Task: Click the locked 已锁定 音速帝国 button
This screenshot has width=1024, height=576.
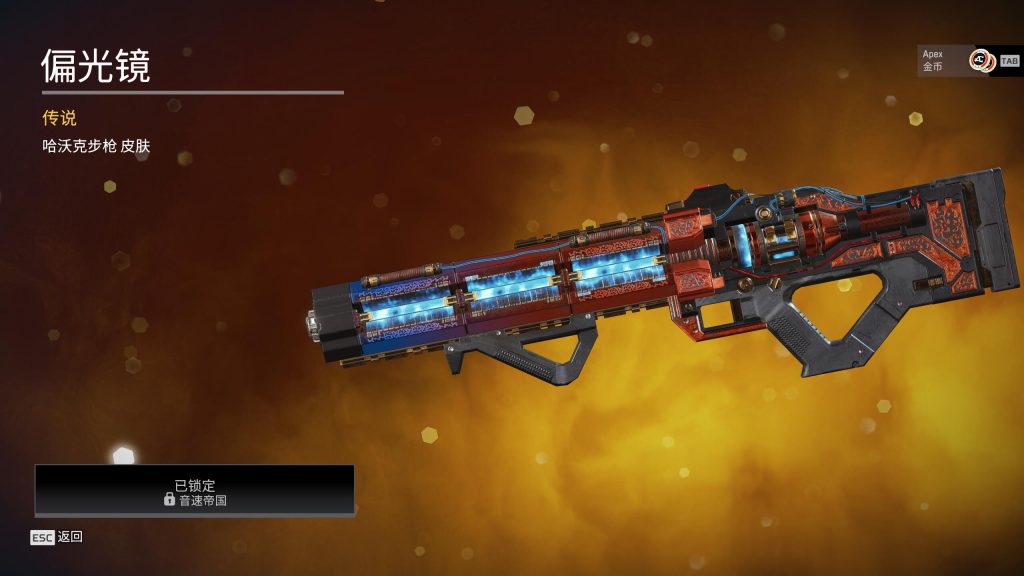Action: click(x=195, y=490)
